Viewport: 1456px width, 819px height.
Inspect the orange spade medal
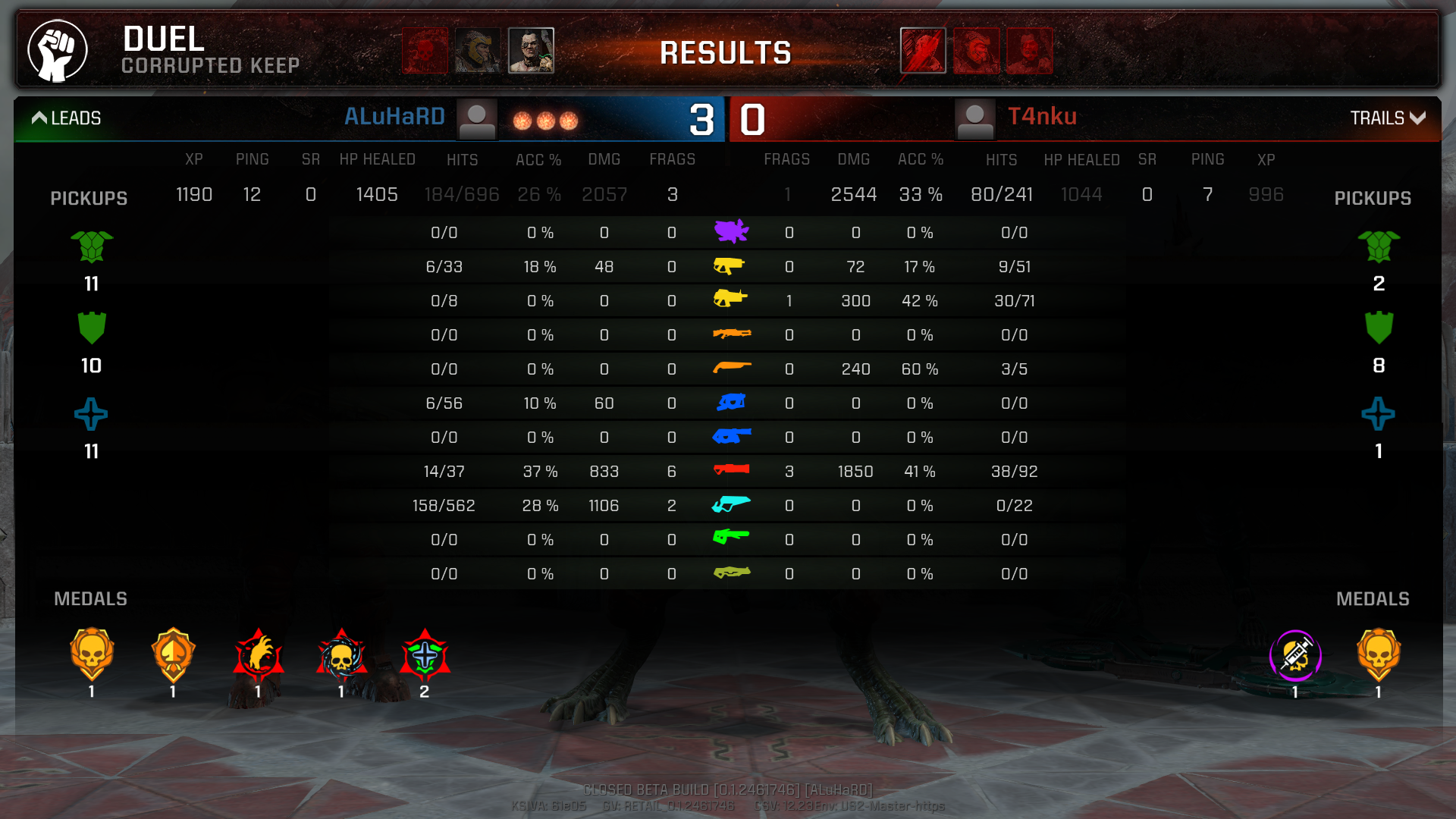[x=174, y=654]
